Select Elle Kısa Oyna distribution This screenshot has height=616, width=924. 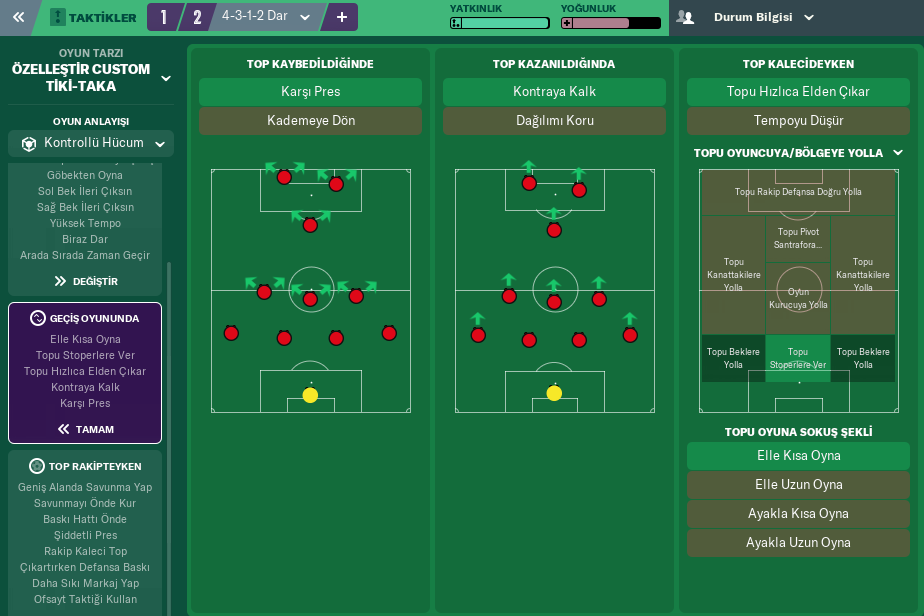[x=798, y=456]
